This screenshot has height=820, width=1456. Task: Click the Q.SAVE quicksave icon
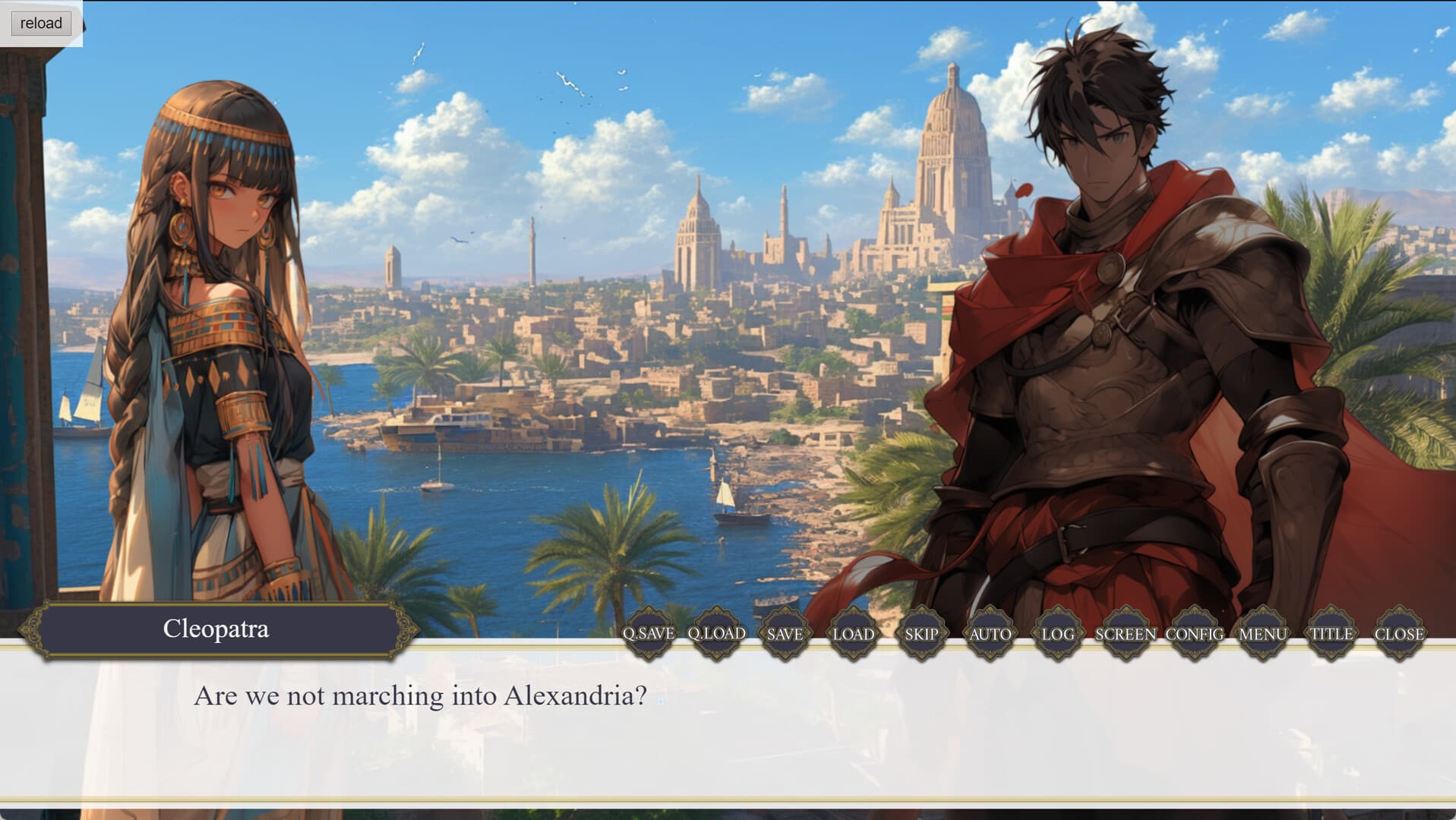pyautogui.click(x=648, y=632)
